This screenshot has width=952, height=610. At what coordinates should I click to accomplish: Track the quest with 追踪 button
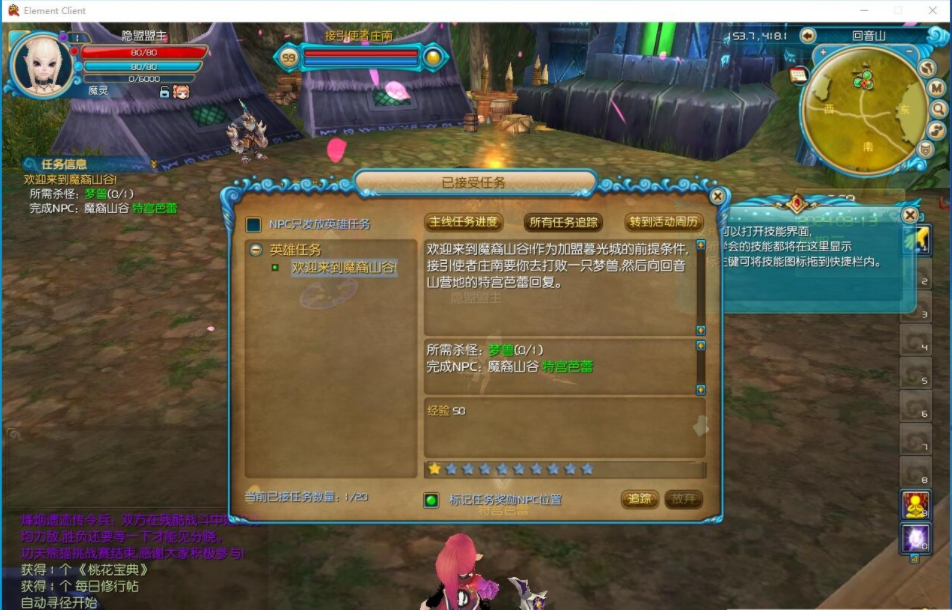pyautogui.click(x=640, y=499)
